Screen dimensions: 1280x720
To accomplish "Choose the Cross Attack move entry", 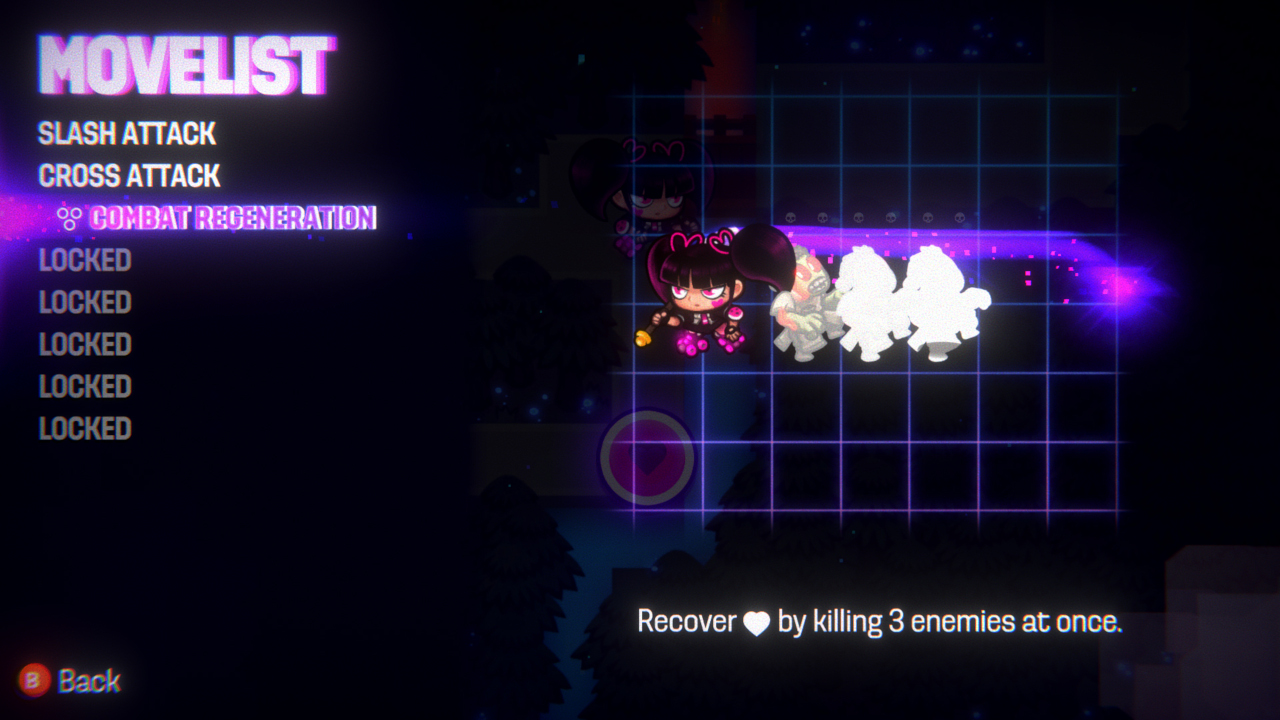I will click(129, 176).
